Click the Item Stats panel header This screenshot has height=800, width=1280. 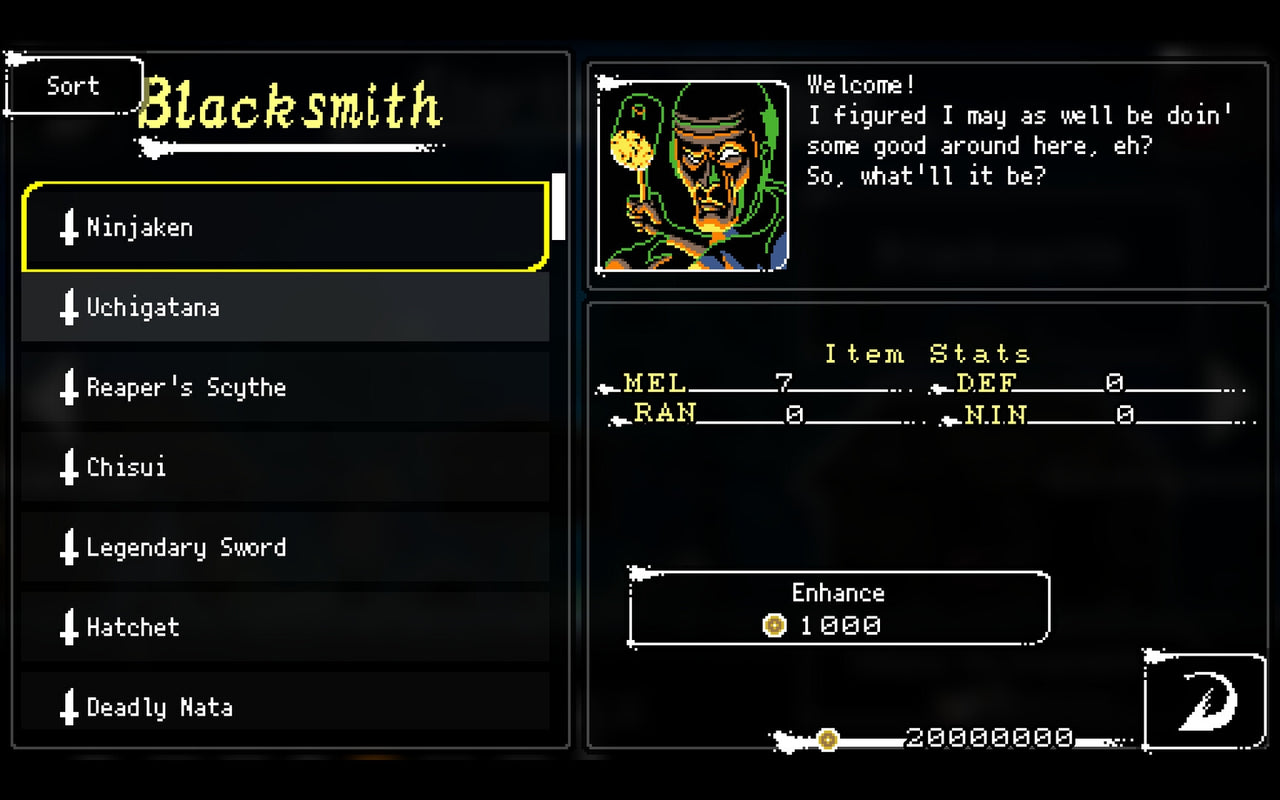(x=925, y=353)
